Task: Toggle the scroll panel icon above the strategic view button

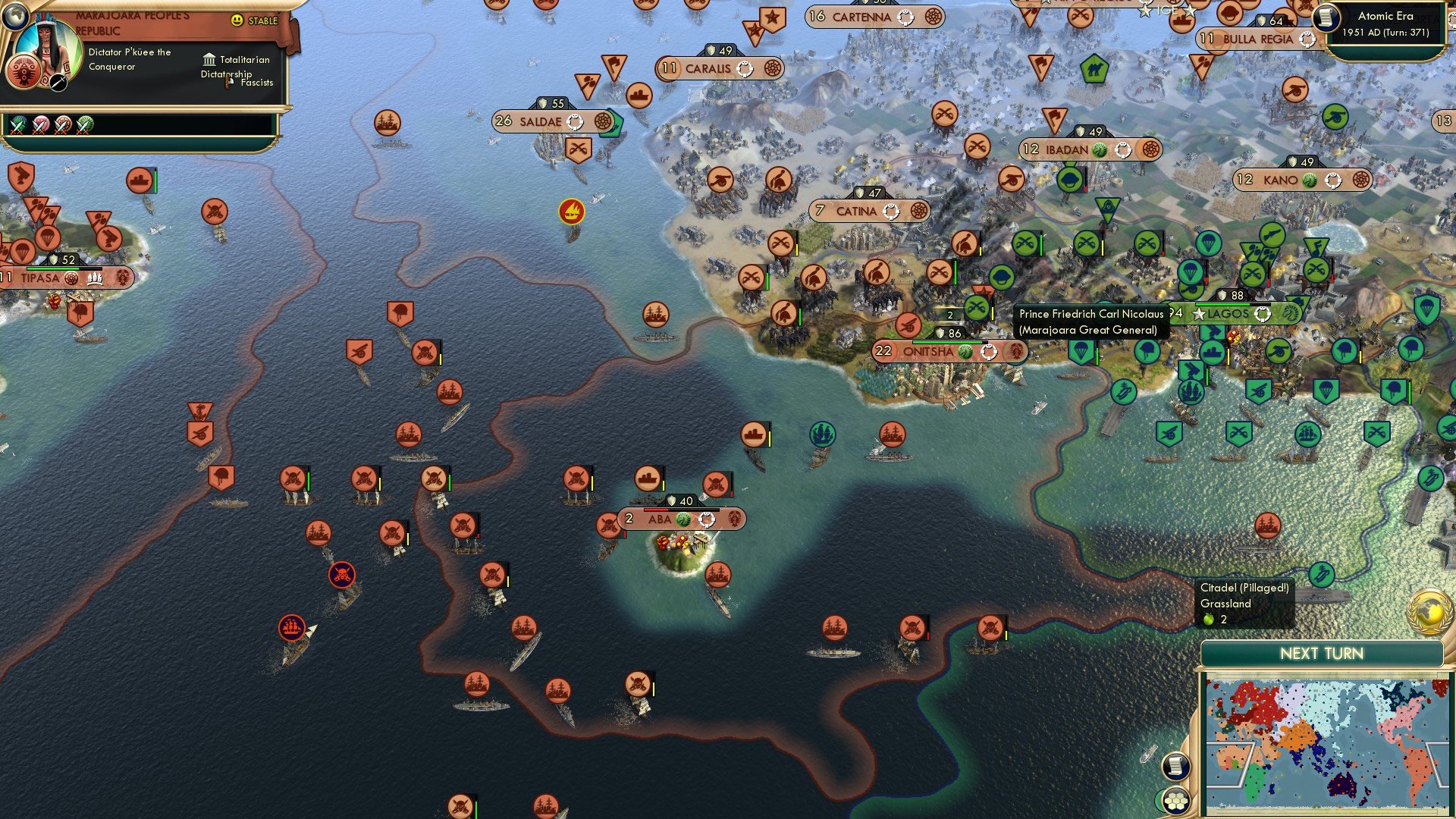Action: pyautogui.click(x=1178, y=767)
